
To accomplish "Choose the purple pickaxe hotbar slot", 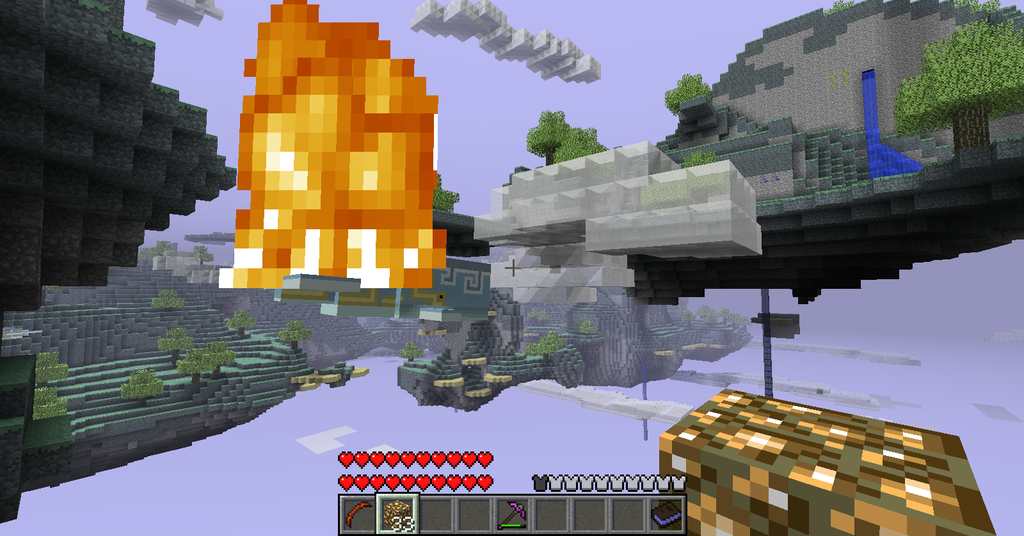I will tap(511, 514).
